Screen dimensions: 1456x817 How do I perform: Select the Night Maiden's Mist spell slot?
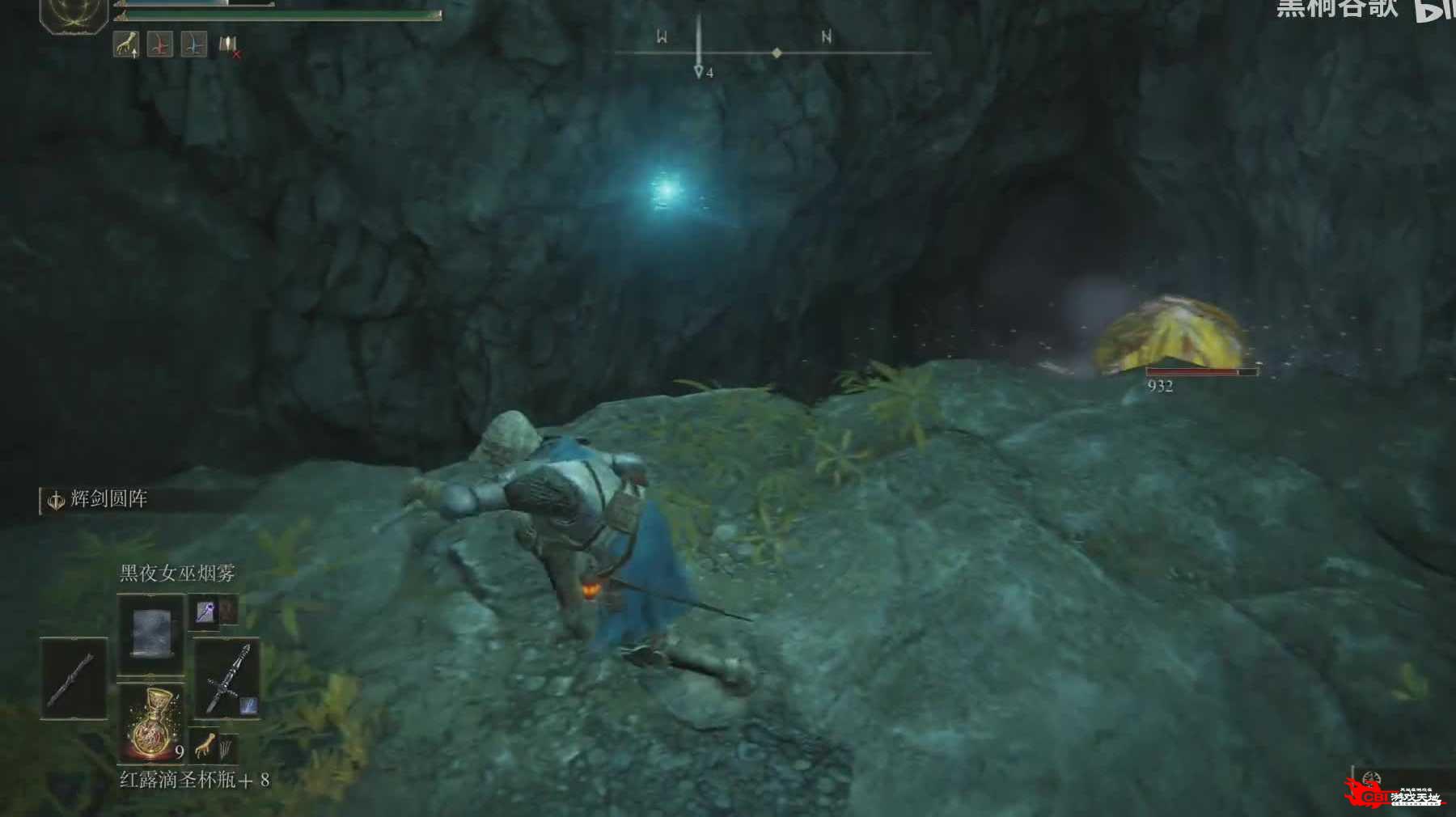150,633
